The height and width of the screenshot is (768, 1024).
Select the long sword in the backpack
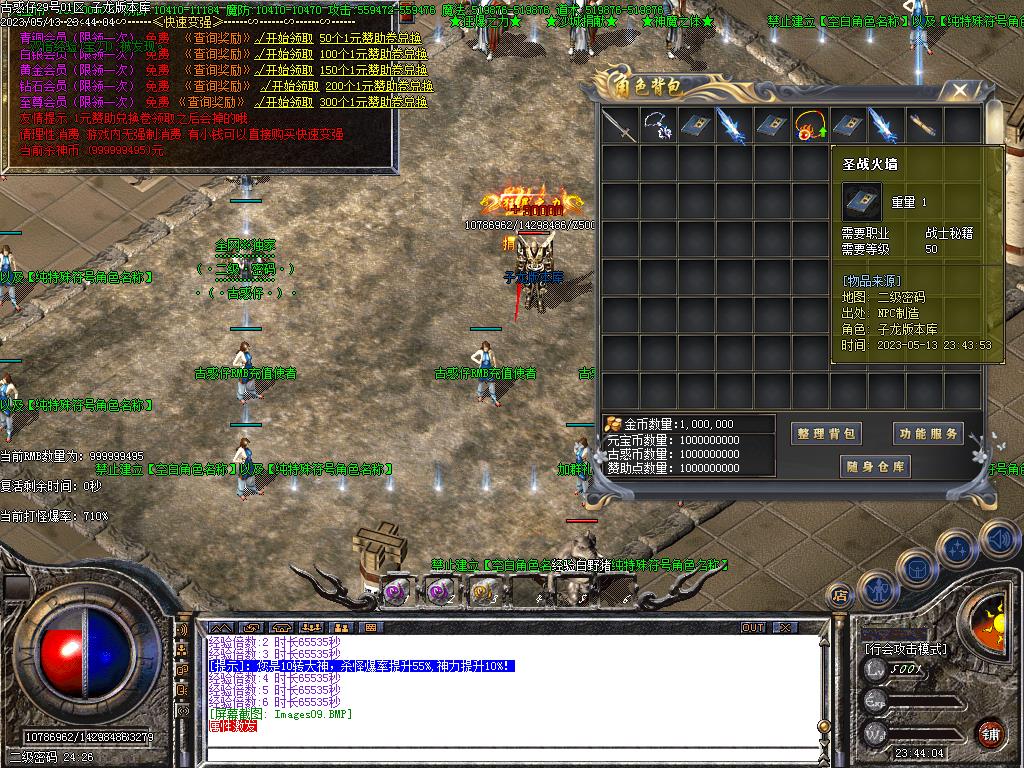point(620,126)
